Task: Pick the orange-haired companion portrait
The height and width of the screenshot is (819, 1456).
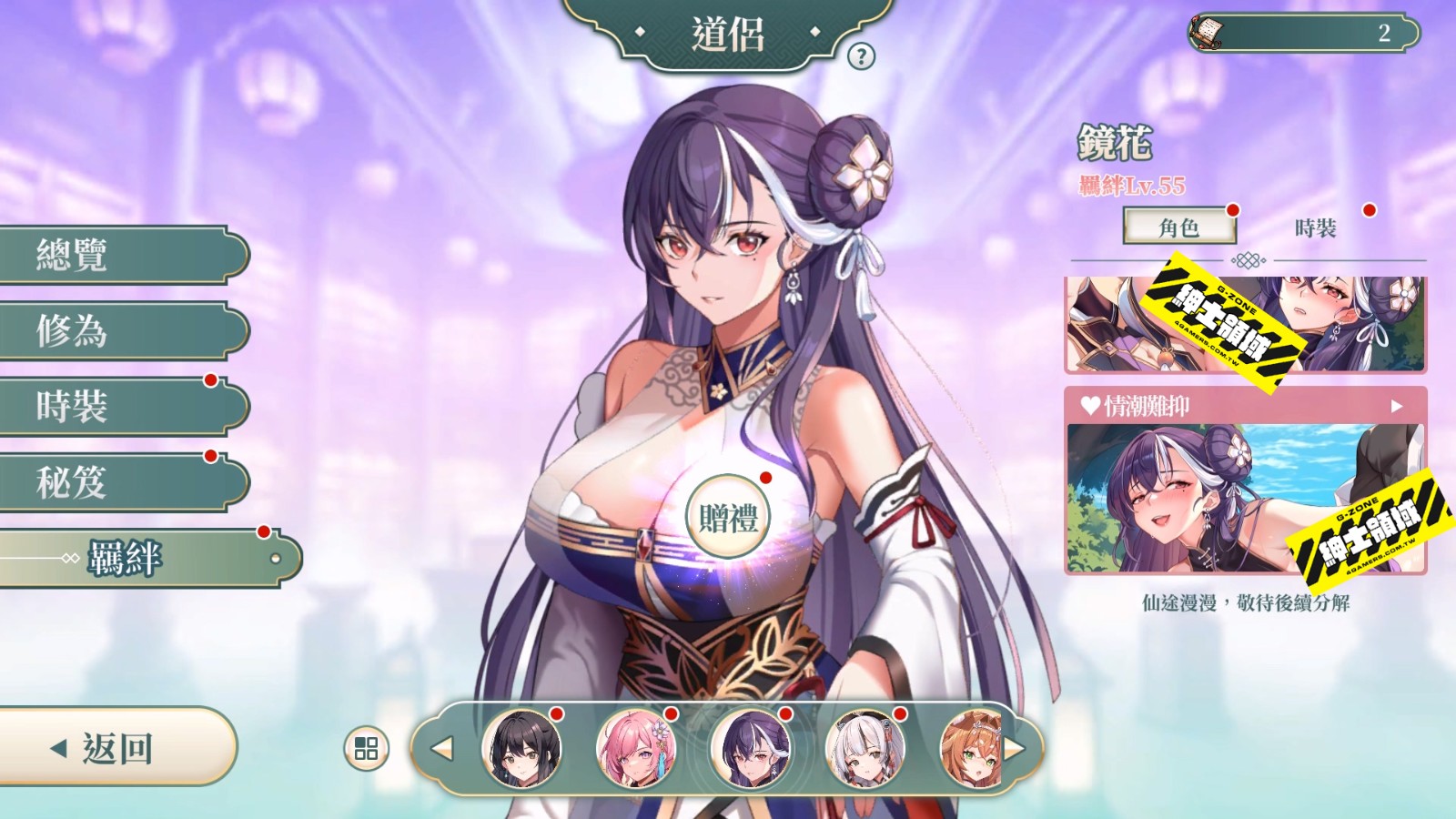Action: point(970,748)
